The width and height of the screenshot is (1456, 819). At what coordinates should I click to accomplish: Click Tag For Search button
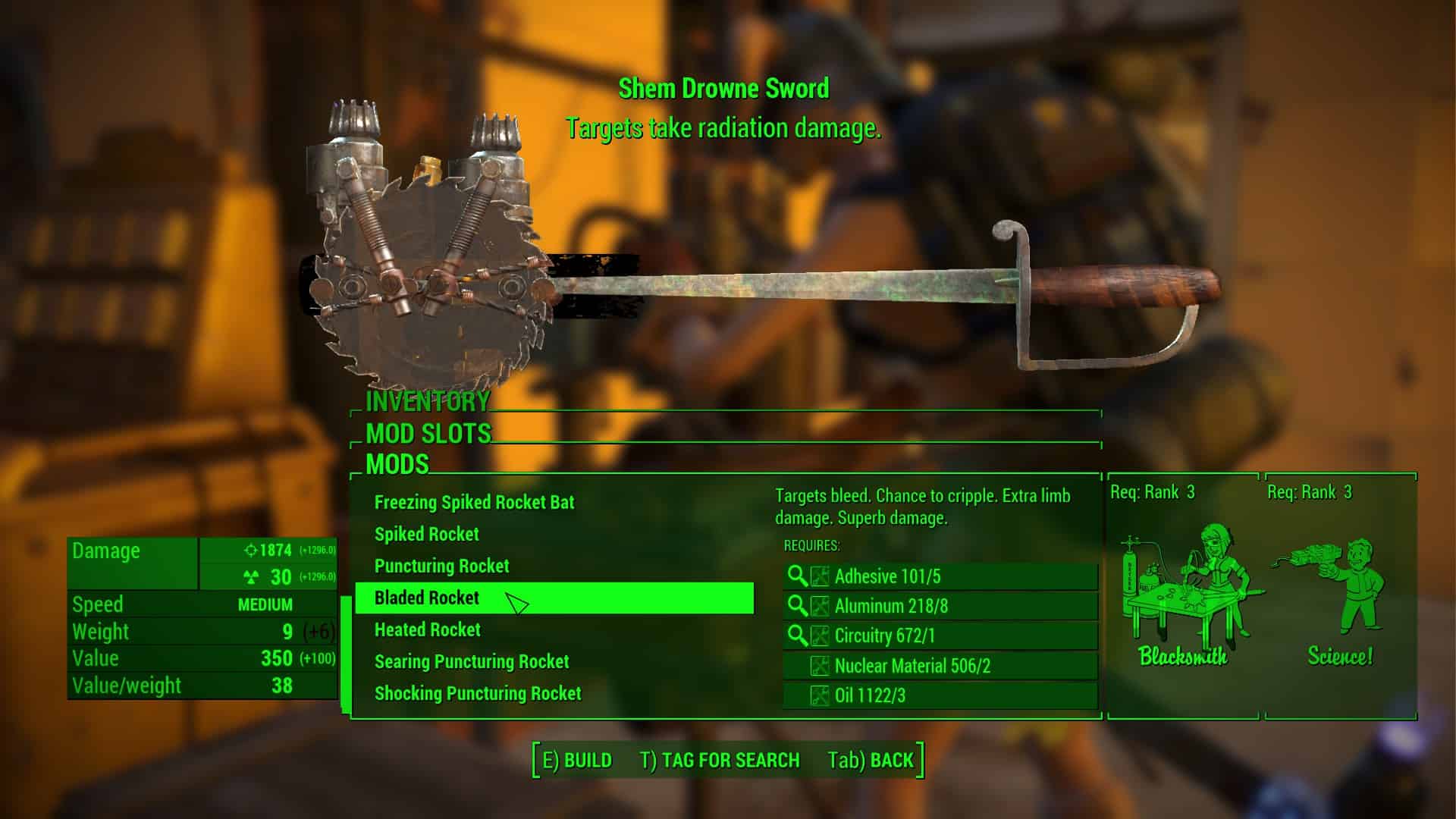pos(720,761)
